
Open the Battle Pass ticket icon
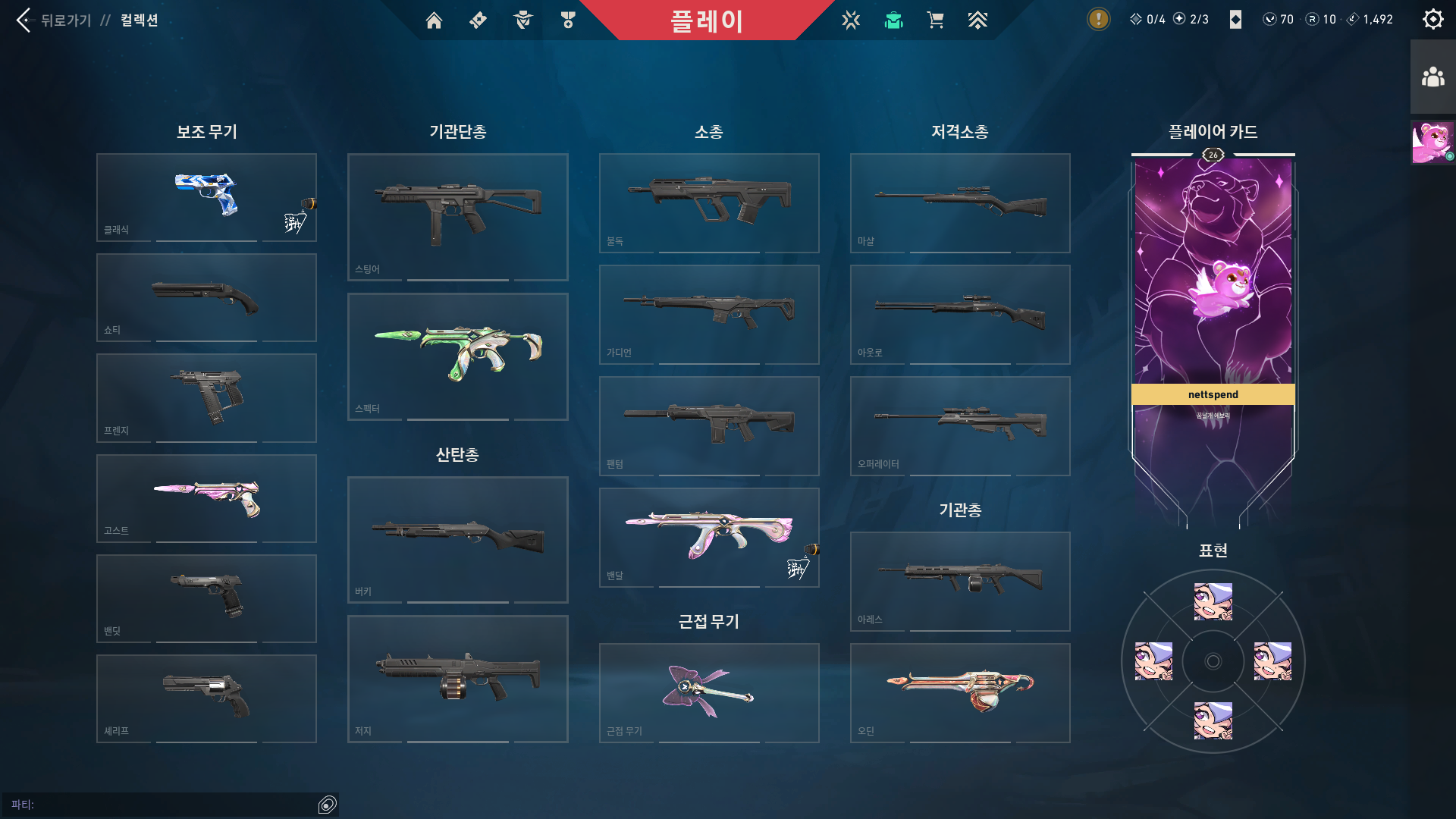477,20
